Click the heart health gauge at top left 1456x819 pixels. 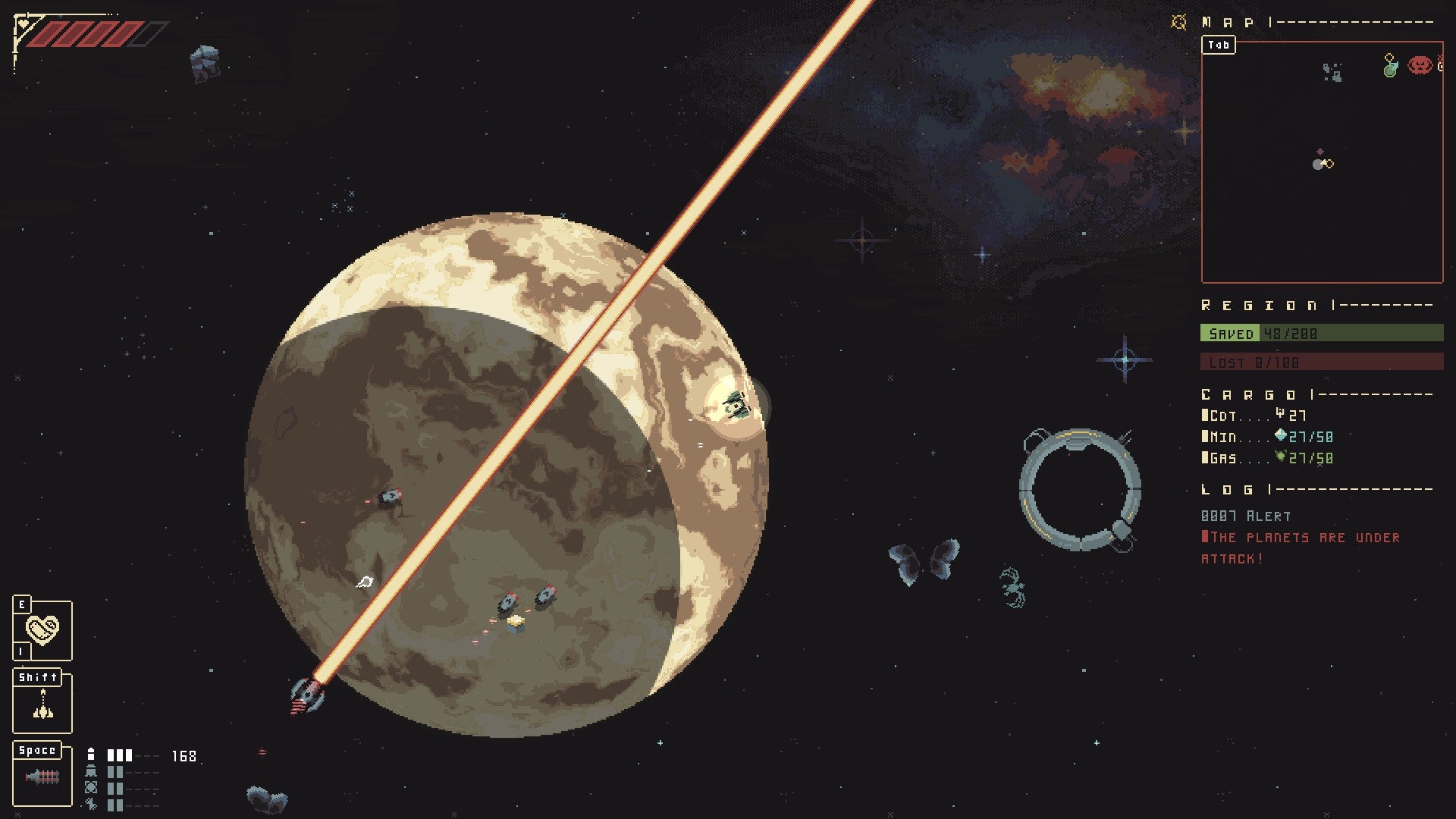click(22, 23)
